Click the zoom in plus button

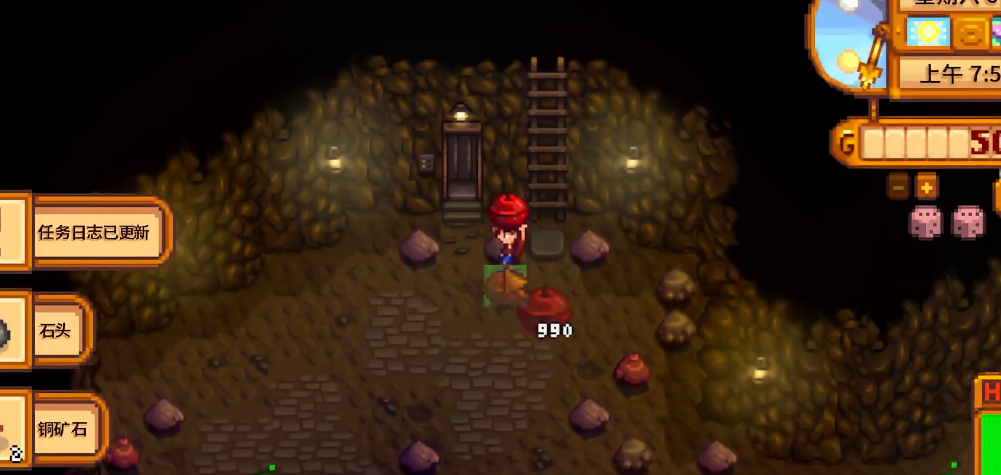coord(927,186)
